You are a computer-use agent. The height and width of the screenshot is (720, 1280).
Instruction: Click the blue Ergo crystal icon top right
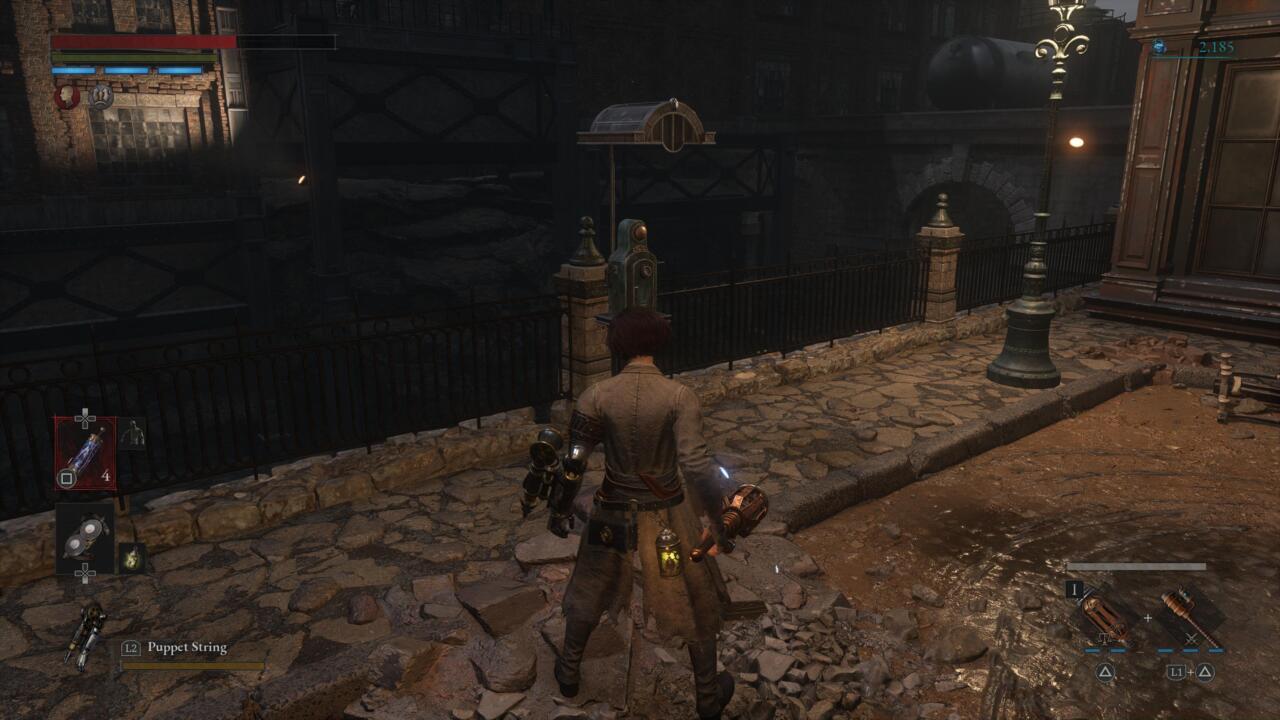1160,45
